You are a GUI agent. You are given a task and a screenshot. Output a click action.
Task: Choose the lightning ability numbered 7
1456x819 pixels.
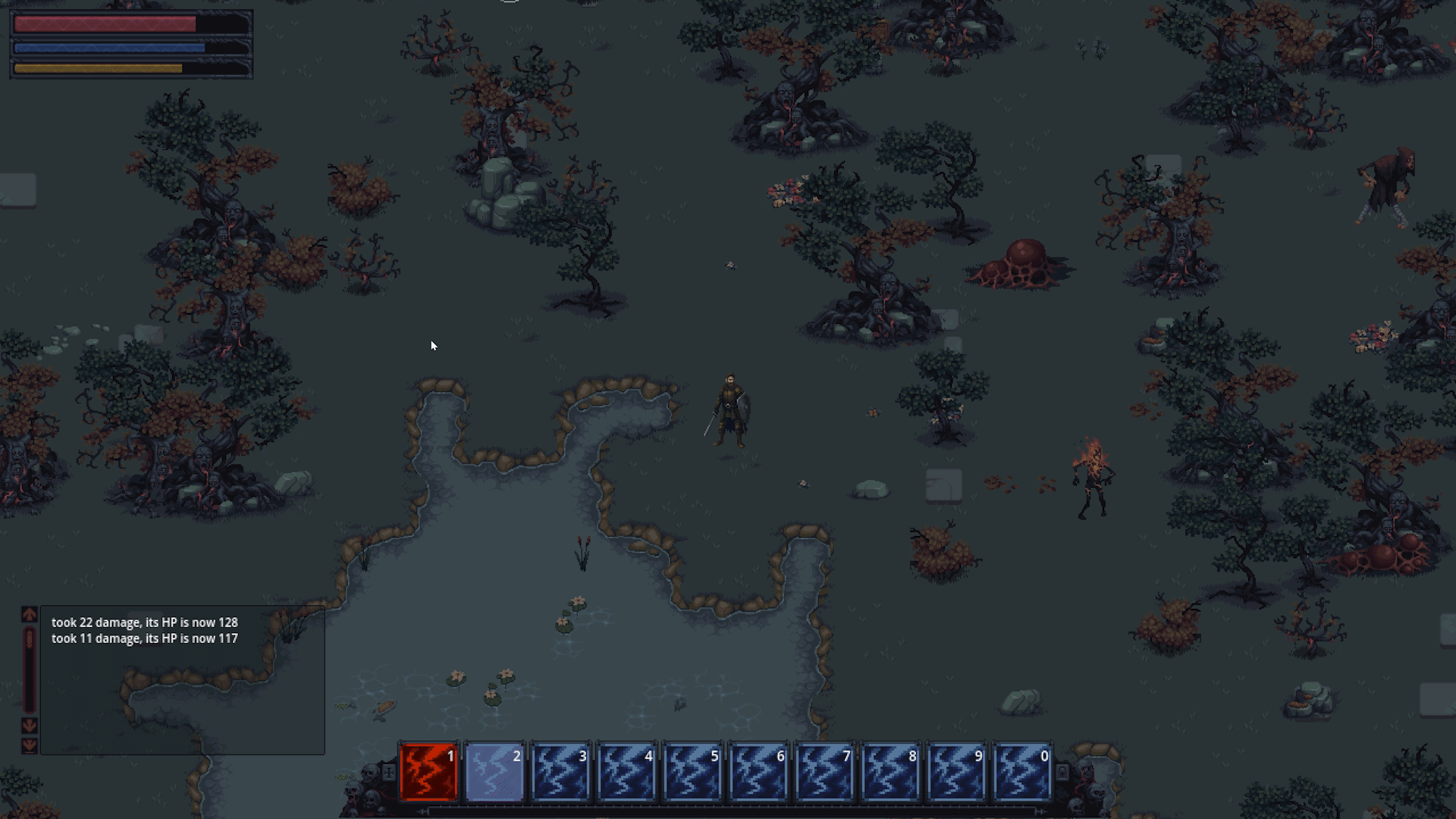[x=824, y=772]
